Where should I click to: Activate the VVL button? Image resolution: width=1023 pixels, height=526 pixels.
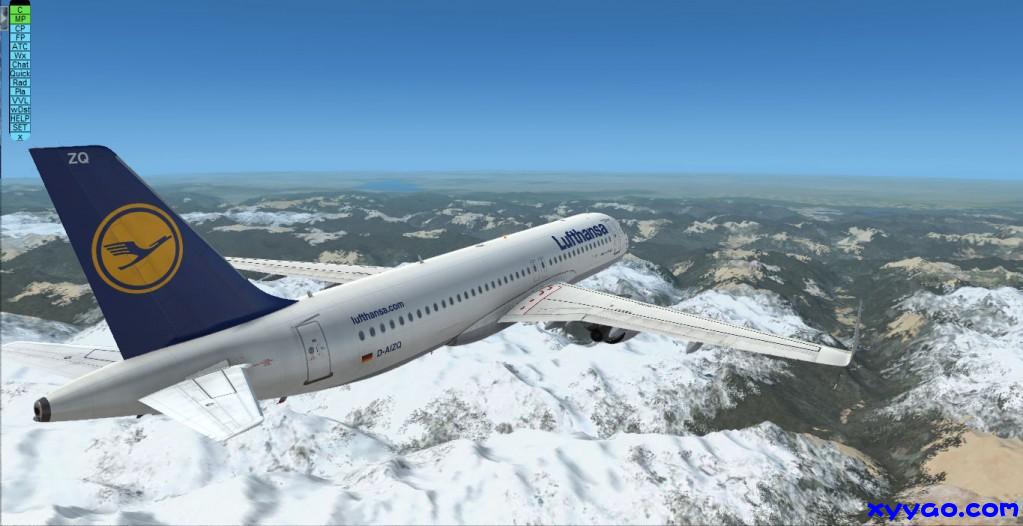pos(20,100)
